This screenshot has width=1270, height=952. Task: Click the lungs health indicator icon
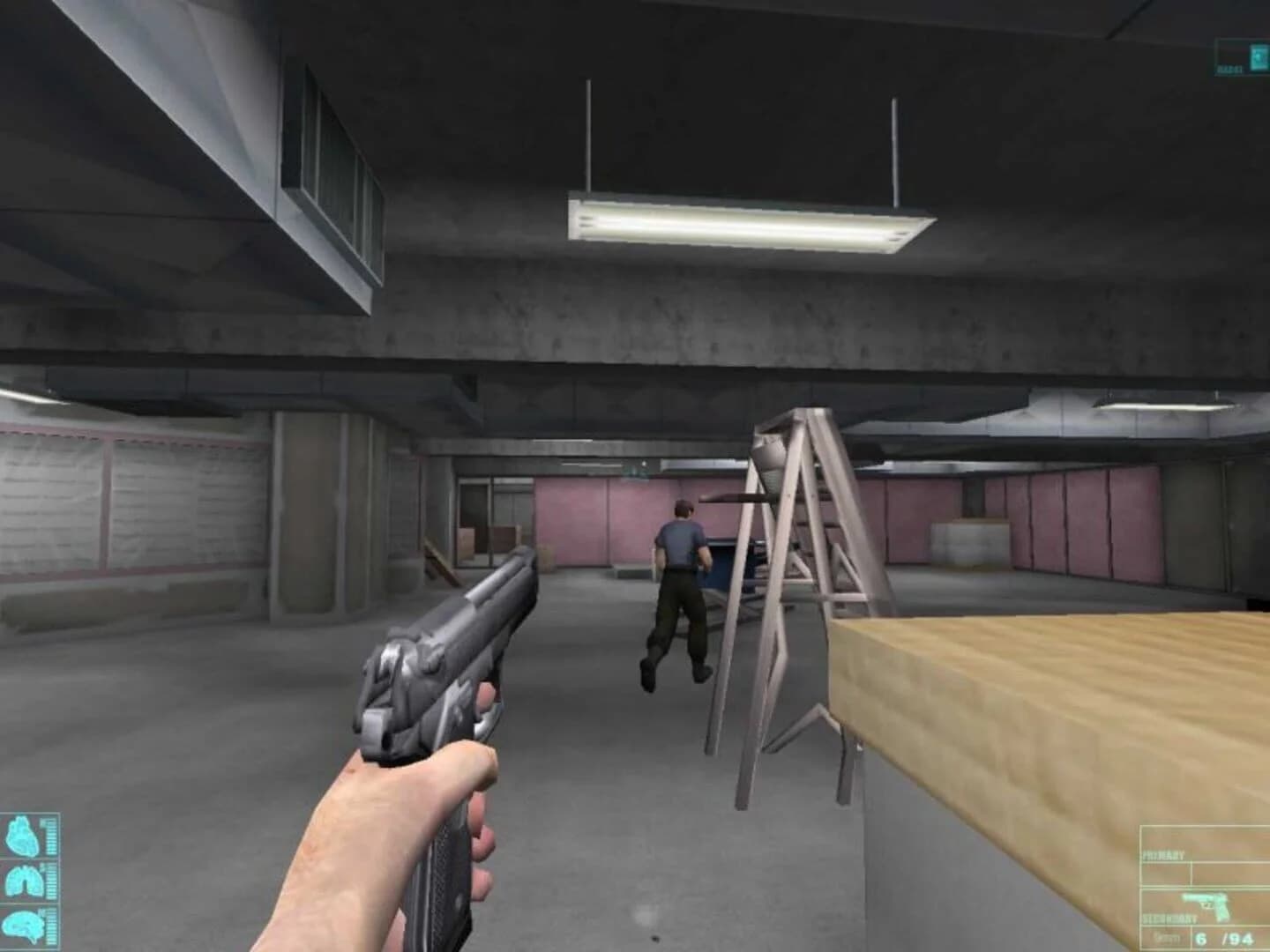point(25,880)
